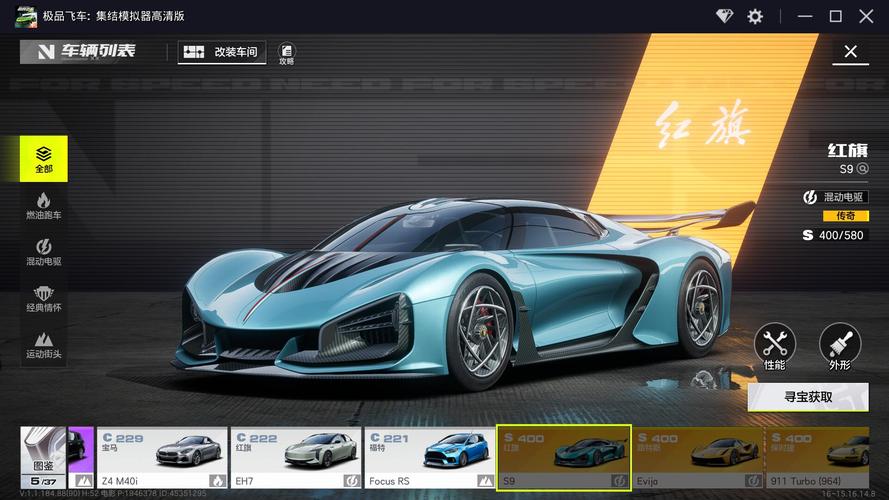Choose the Ford Focus RS card
This screenshot has width=889, height=500.
tap(429, 458)
